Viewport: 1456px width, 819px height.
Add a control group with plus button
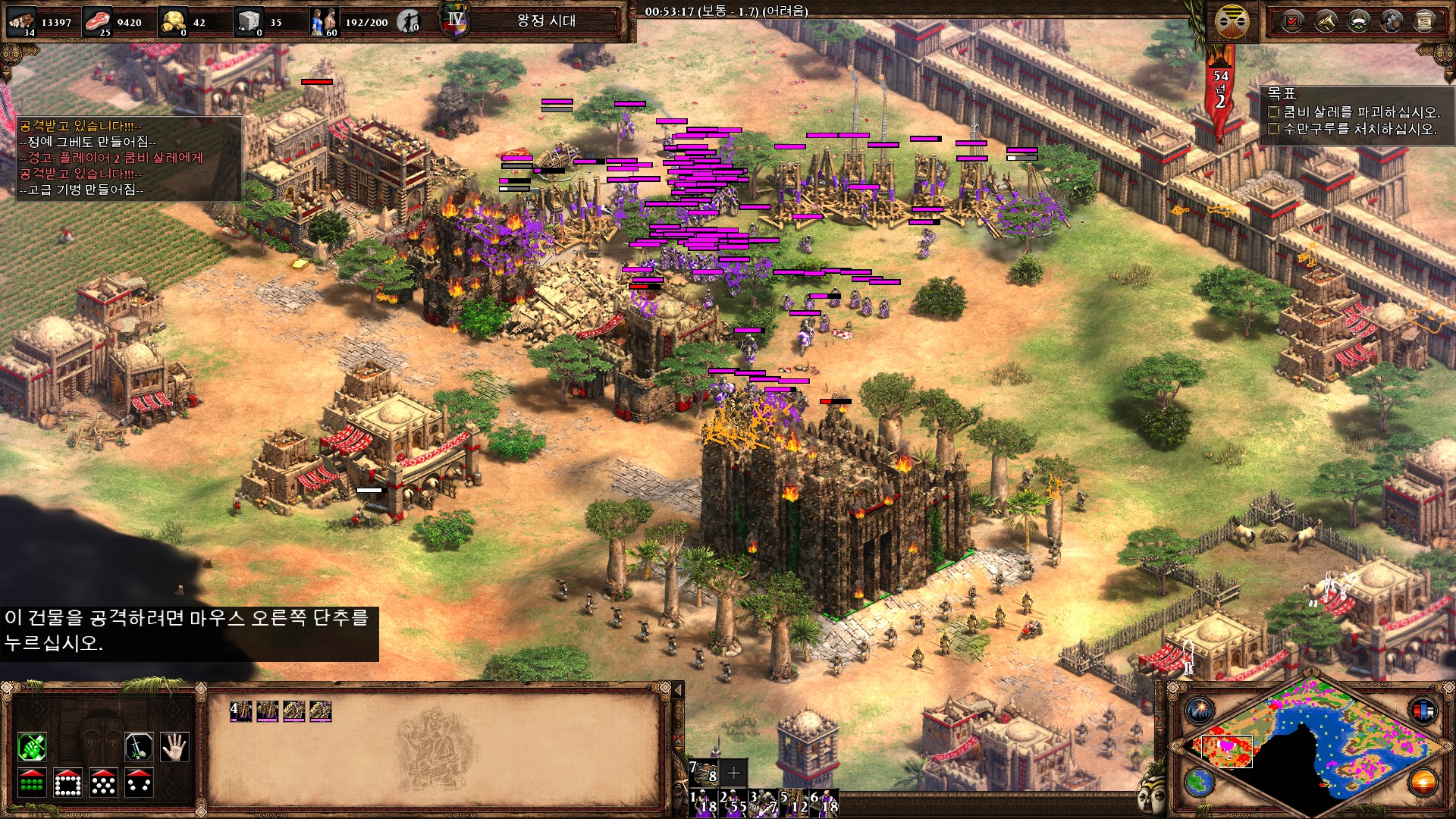733,773
